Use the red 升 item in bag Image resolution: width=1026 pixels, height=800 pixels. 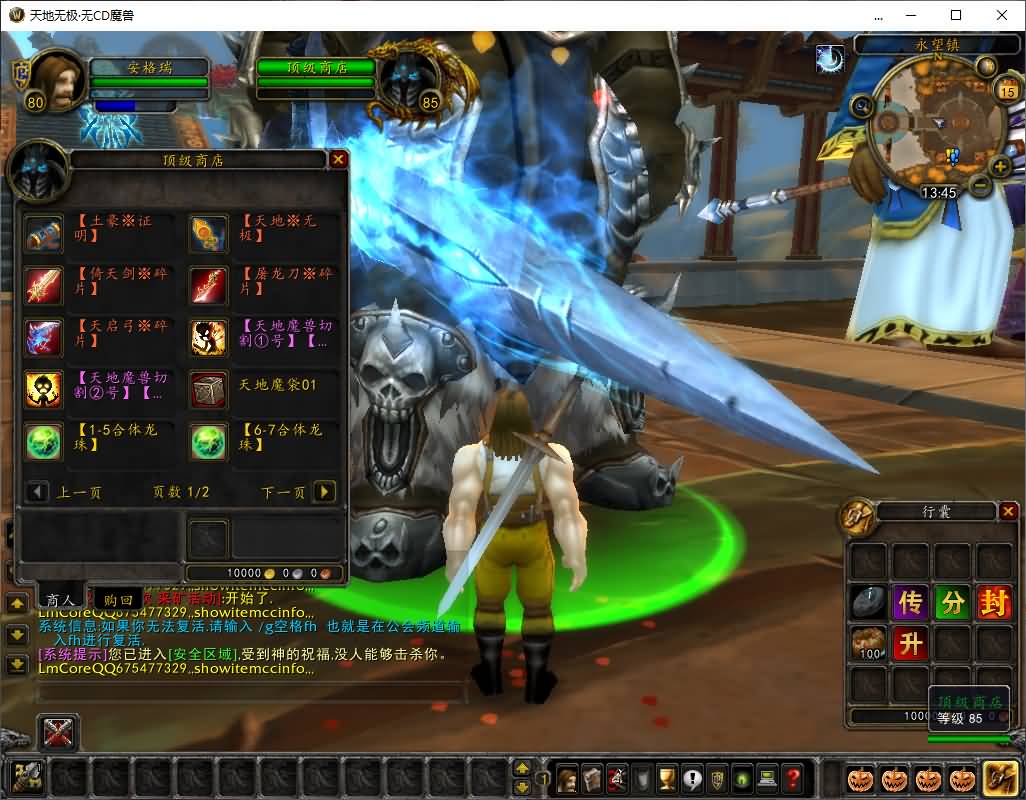tap(910, 644)
